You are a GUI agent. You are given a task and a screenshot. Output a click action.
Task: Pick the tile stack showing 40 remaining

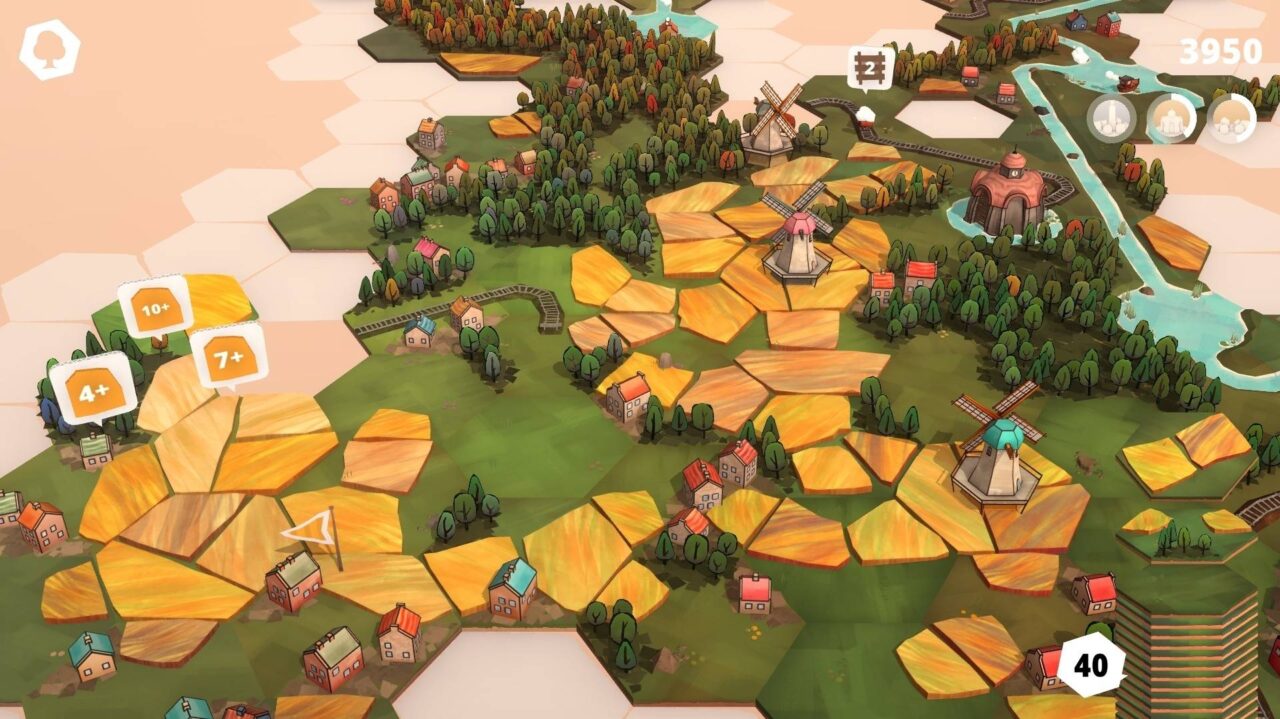click(x=1091, y=664)
